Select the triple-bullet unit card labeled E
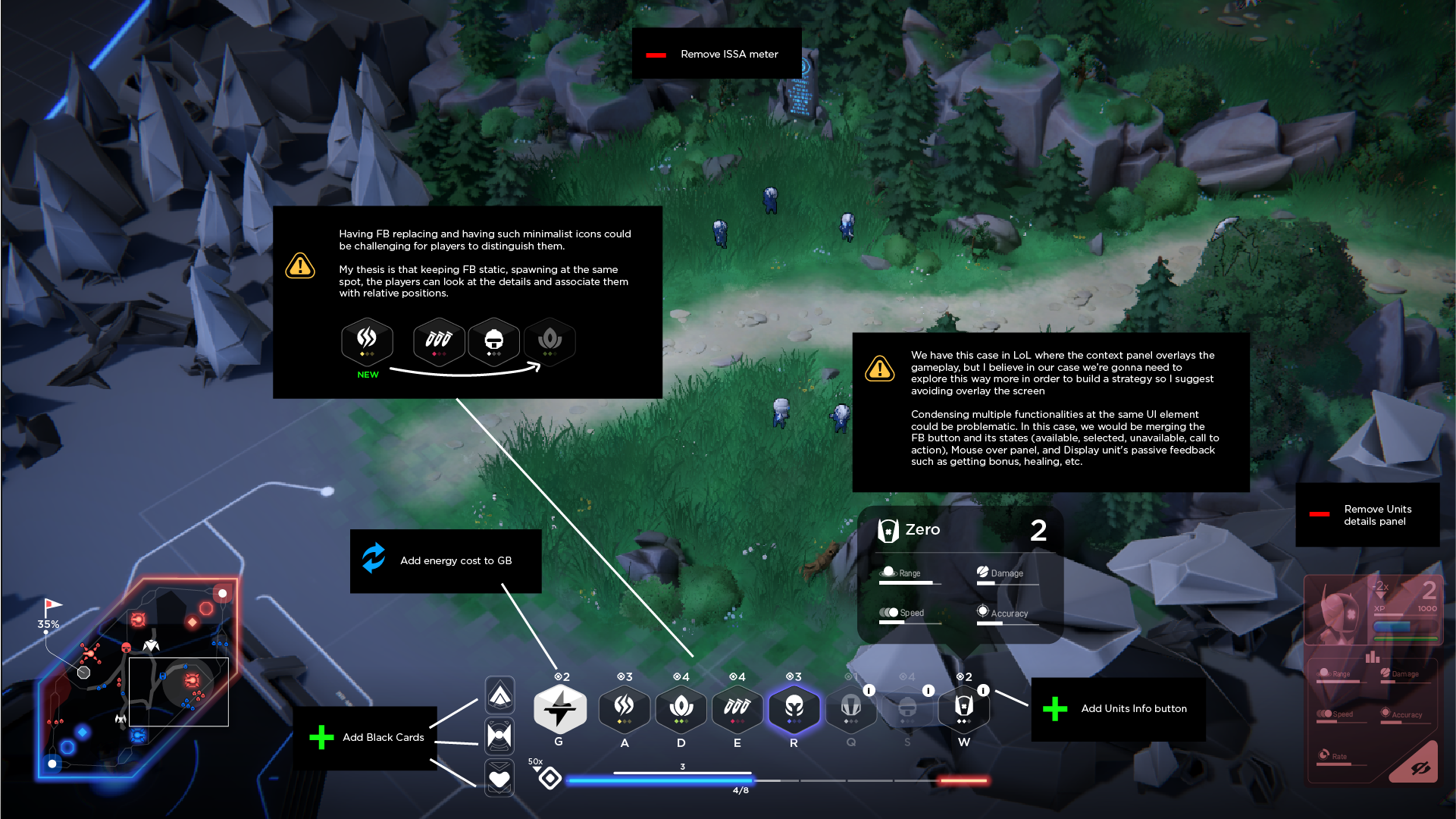 (x=737, y=708)
